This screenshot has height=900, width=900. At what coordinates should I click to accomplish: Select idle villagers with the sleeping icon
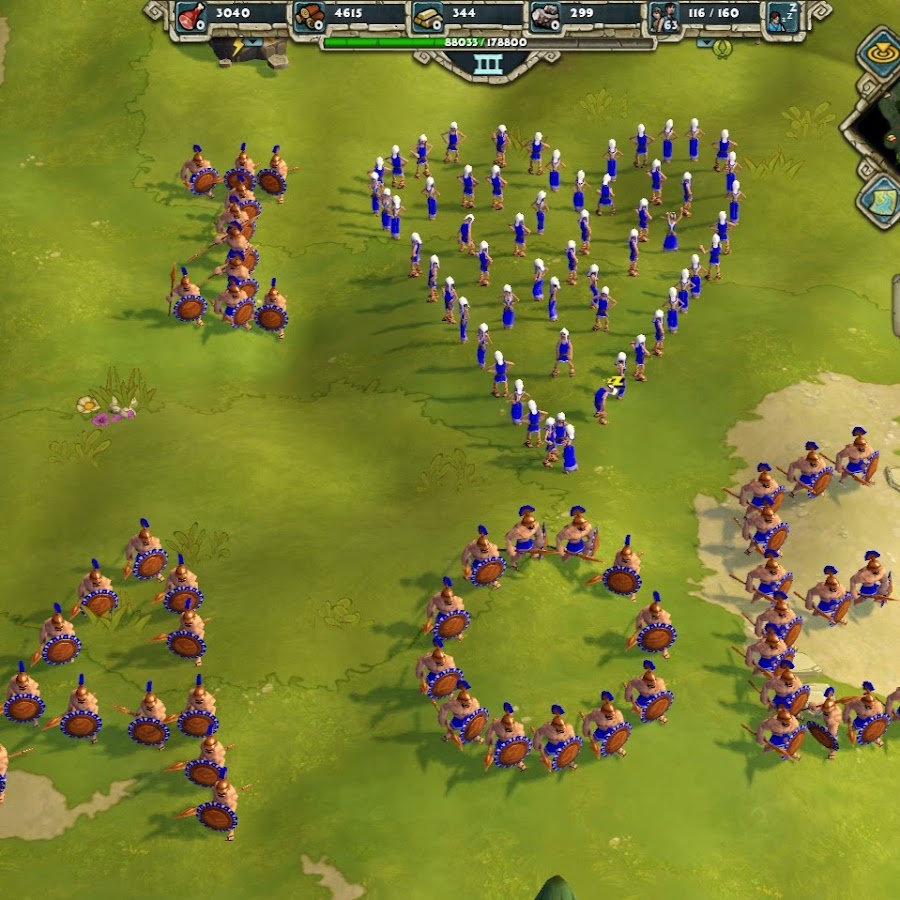tap(782, 16)
